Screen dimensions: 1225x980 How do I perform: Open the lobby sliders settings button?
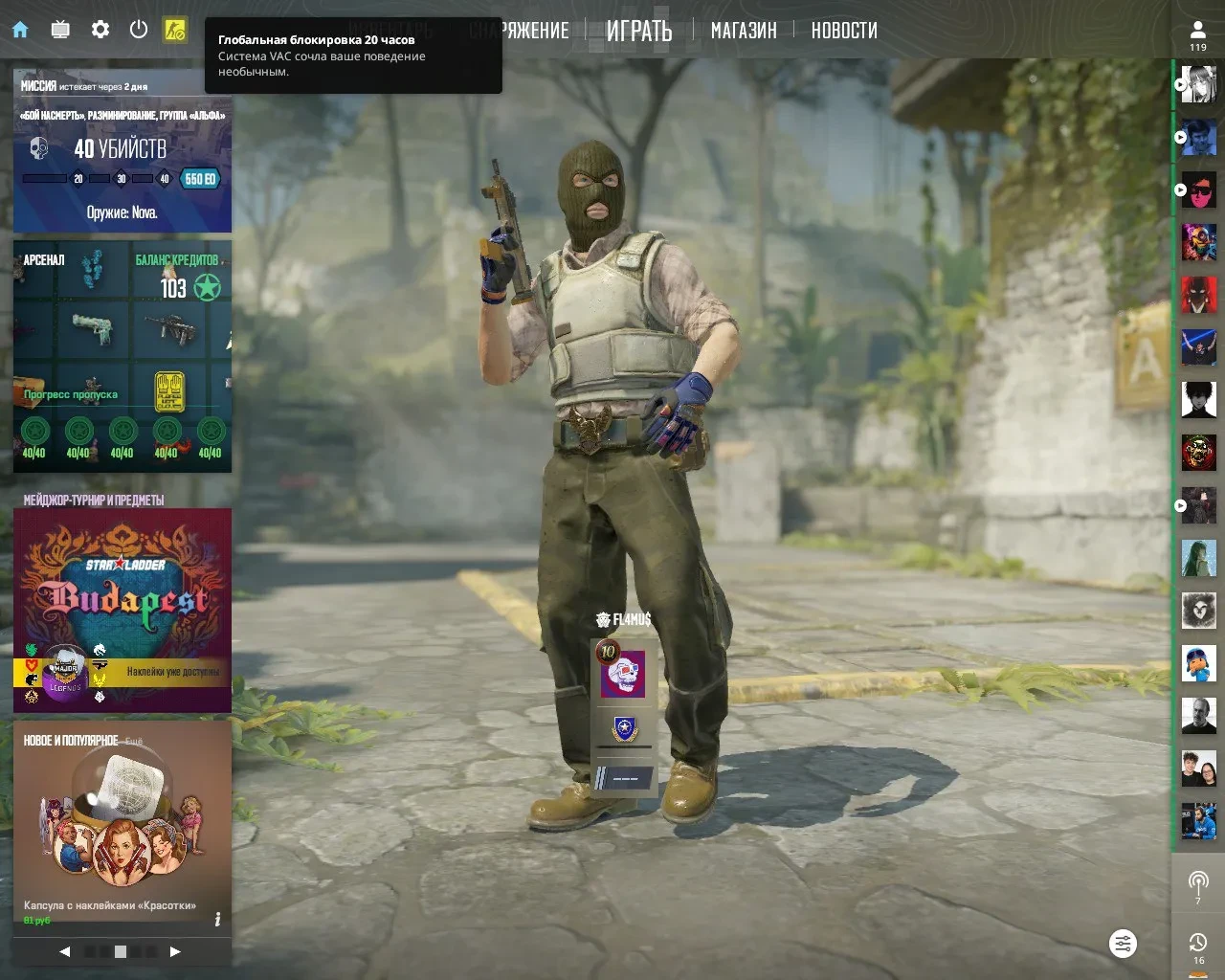[1123, 944]
